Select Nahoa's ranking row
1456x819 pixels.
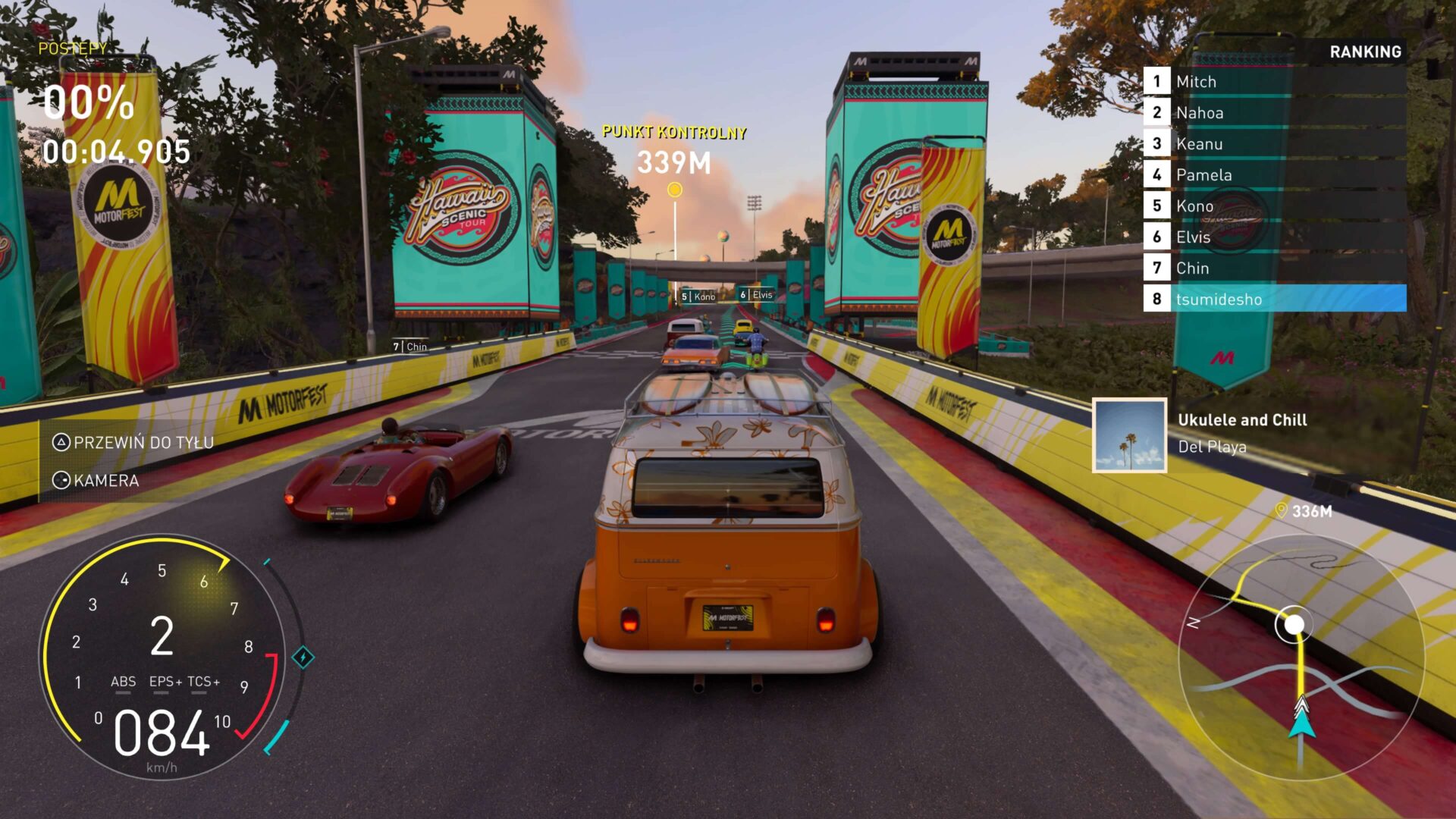click(1274, 113)
